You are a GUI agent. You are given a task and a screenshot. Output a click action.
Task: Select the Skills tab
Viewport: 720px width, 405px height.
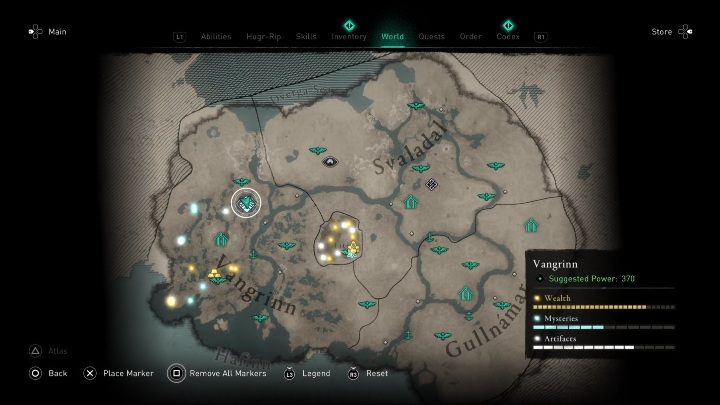[x=306, y=37]
